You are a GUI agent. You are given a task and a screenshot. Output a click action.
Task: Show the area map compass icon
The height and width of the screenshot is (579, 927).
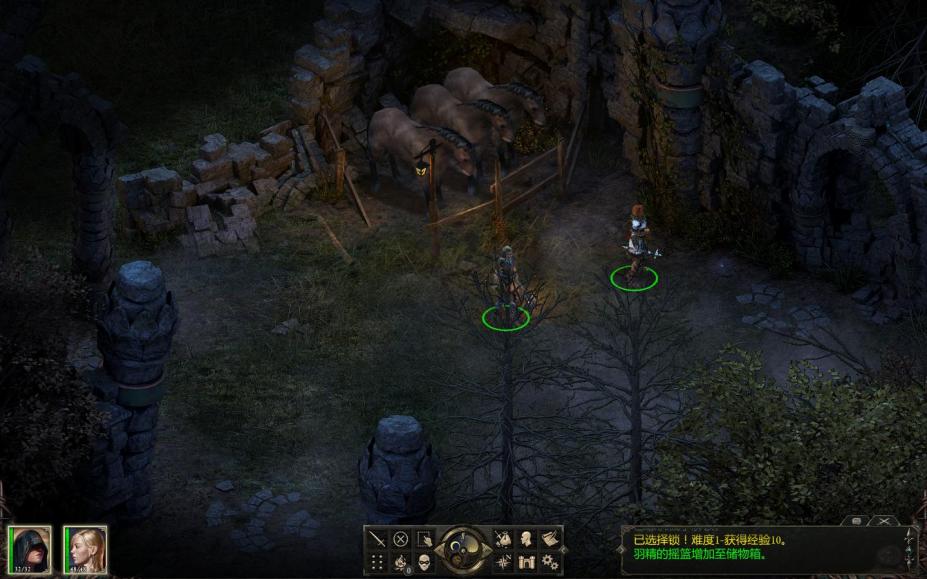[x=502, y=561]
